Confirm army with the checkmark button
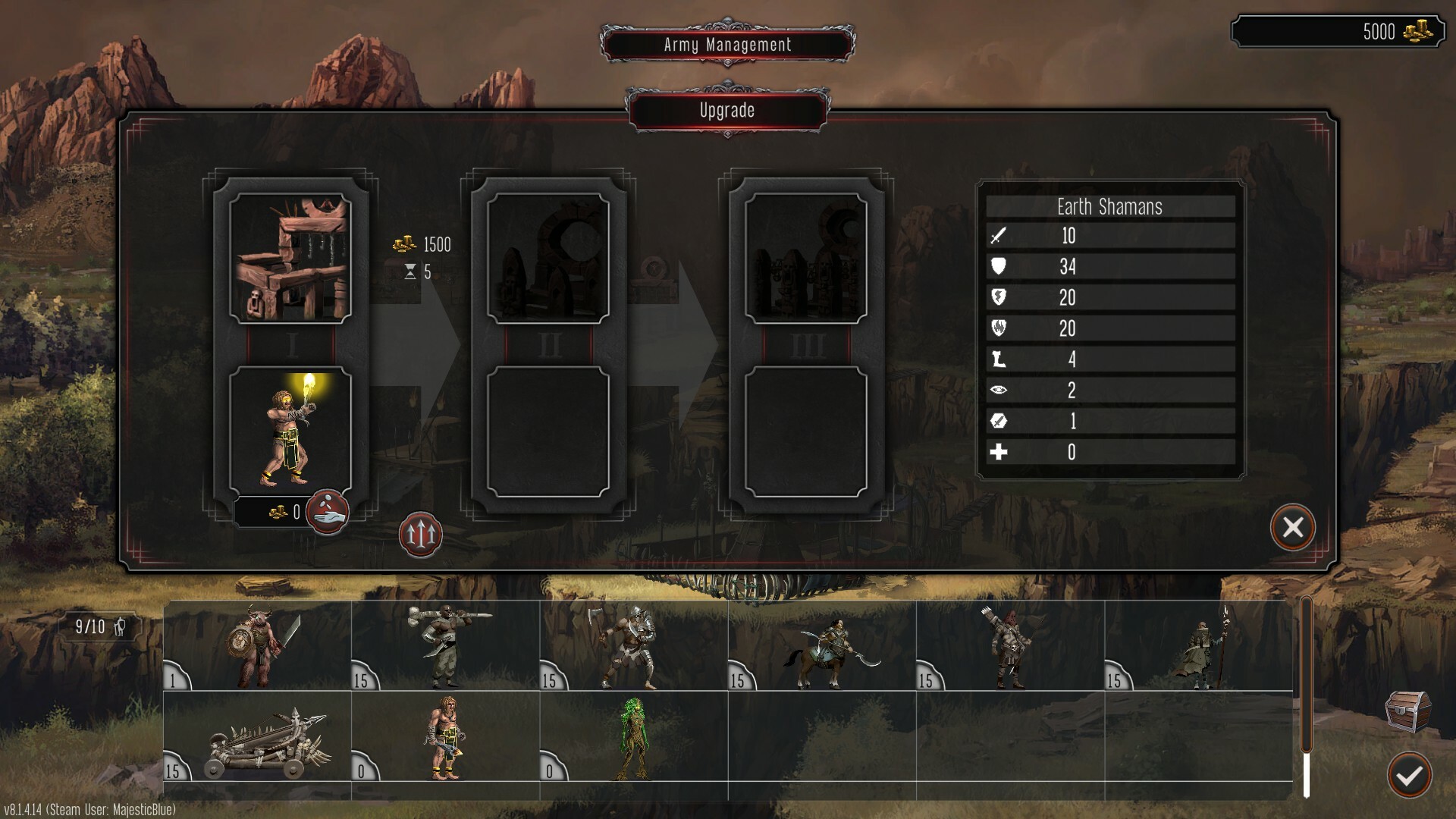 tap(1409, 775)
